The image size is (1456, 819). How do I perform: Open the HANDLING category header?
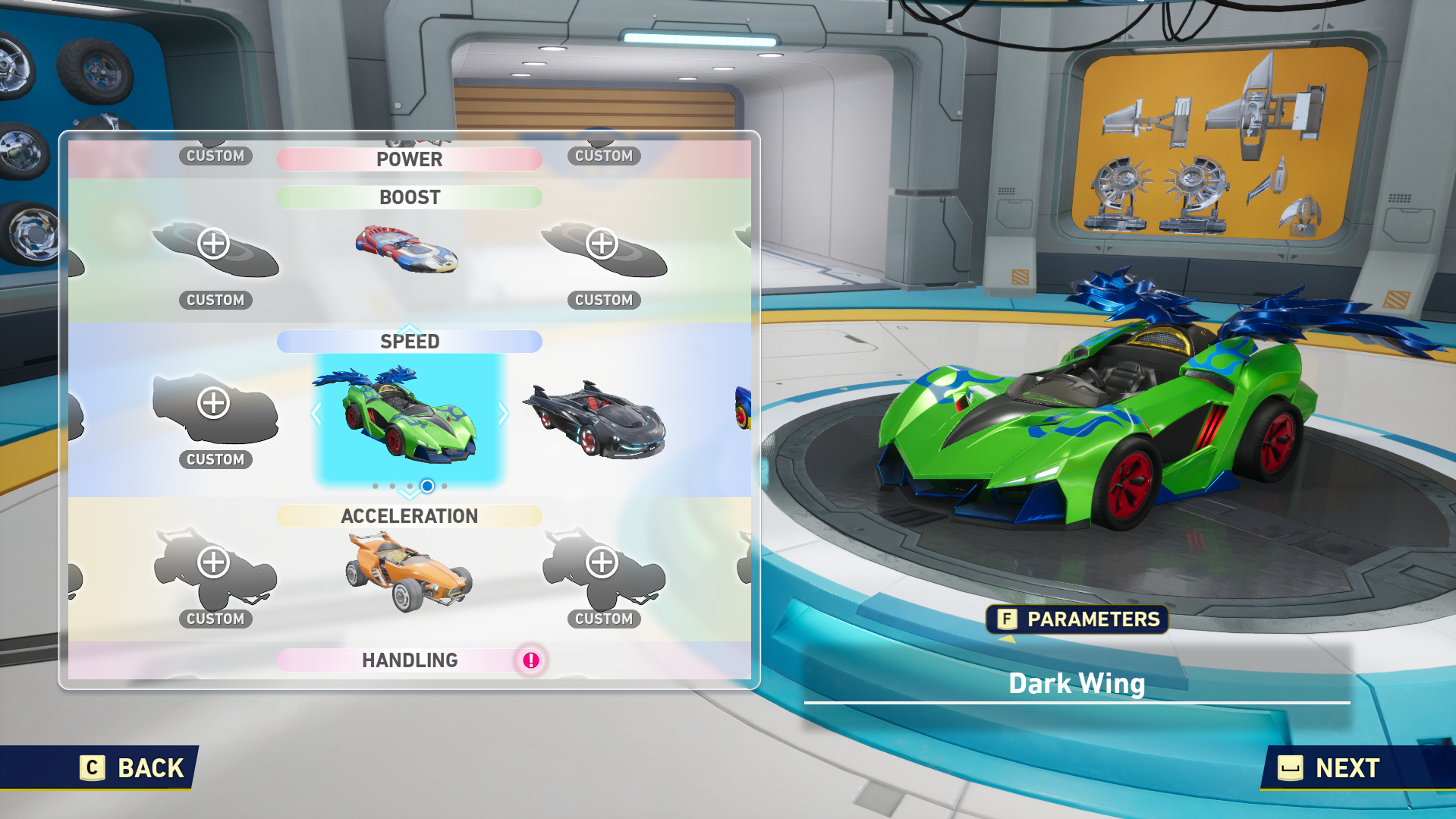tap(409, 660)
